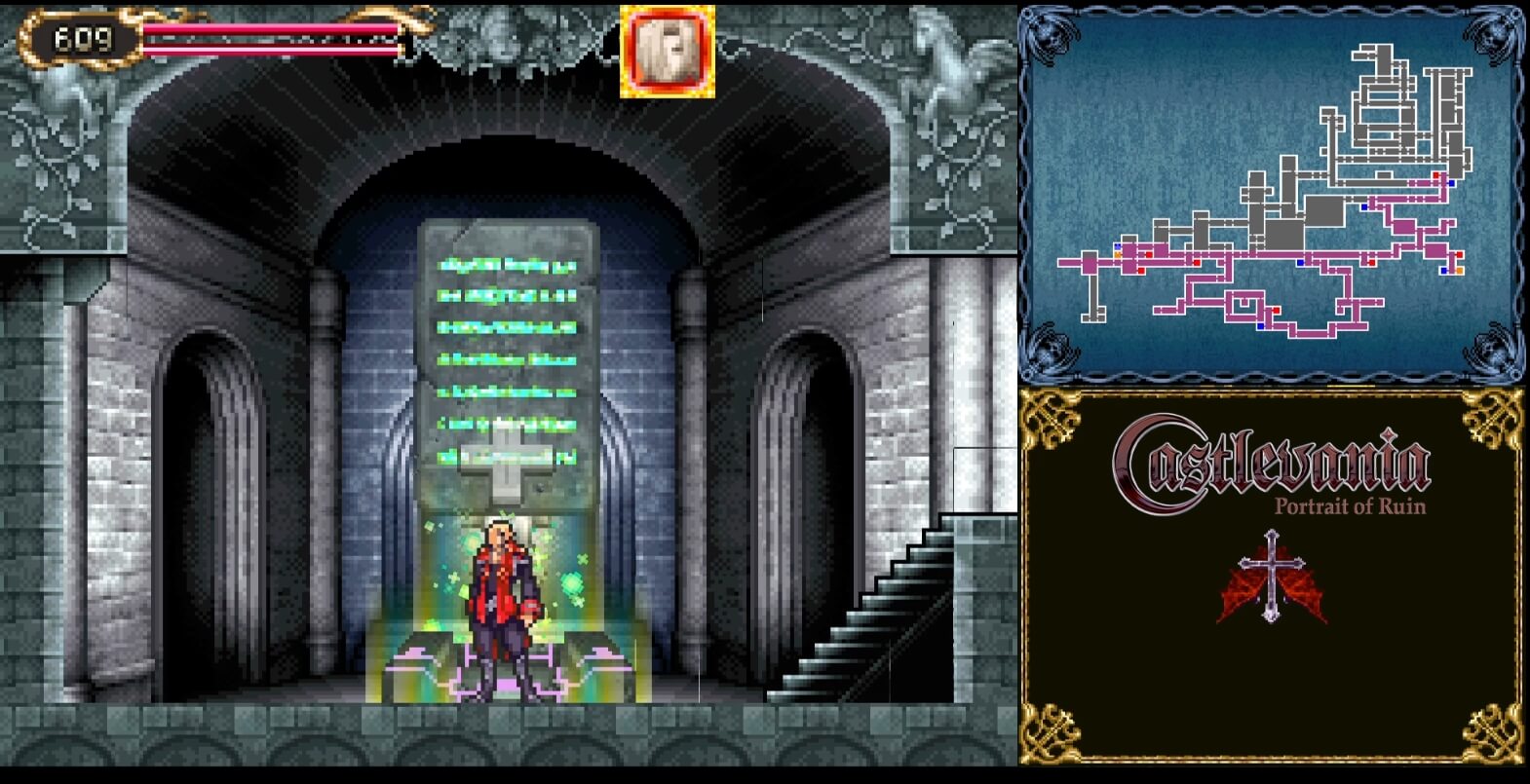The image size is (1530, 784).
Task: Click the character portrait icon at top center
Action: pyautogui.click(x=666, y=53)
